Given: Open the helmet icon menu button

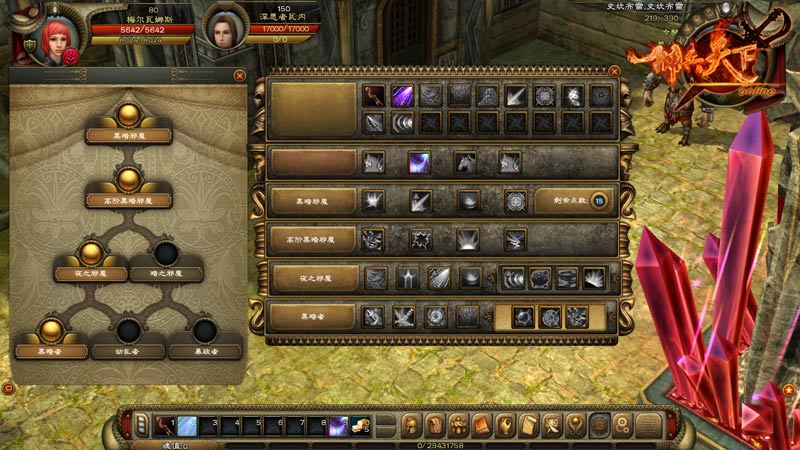Looking at the screenshot, I should coord(412,425).
